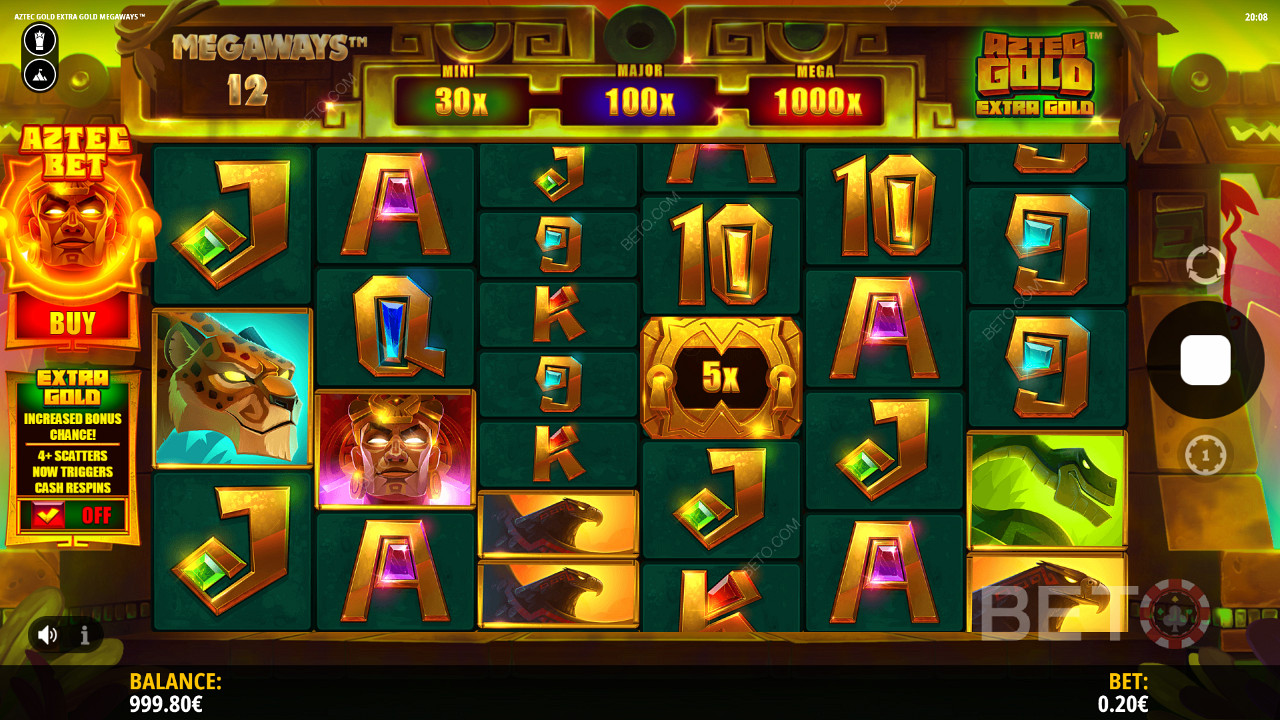The image size is (1280, 720).
Task: Click the round chess piece icon
Action: coord(40,40)
